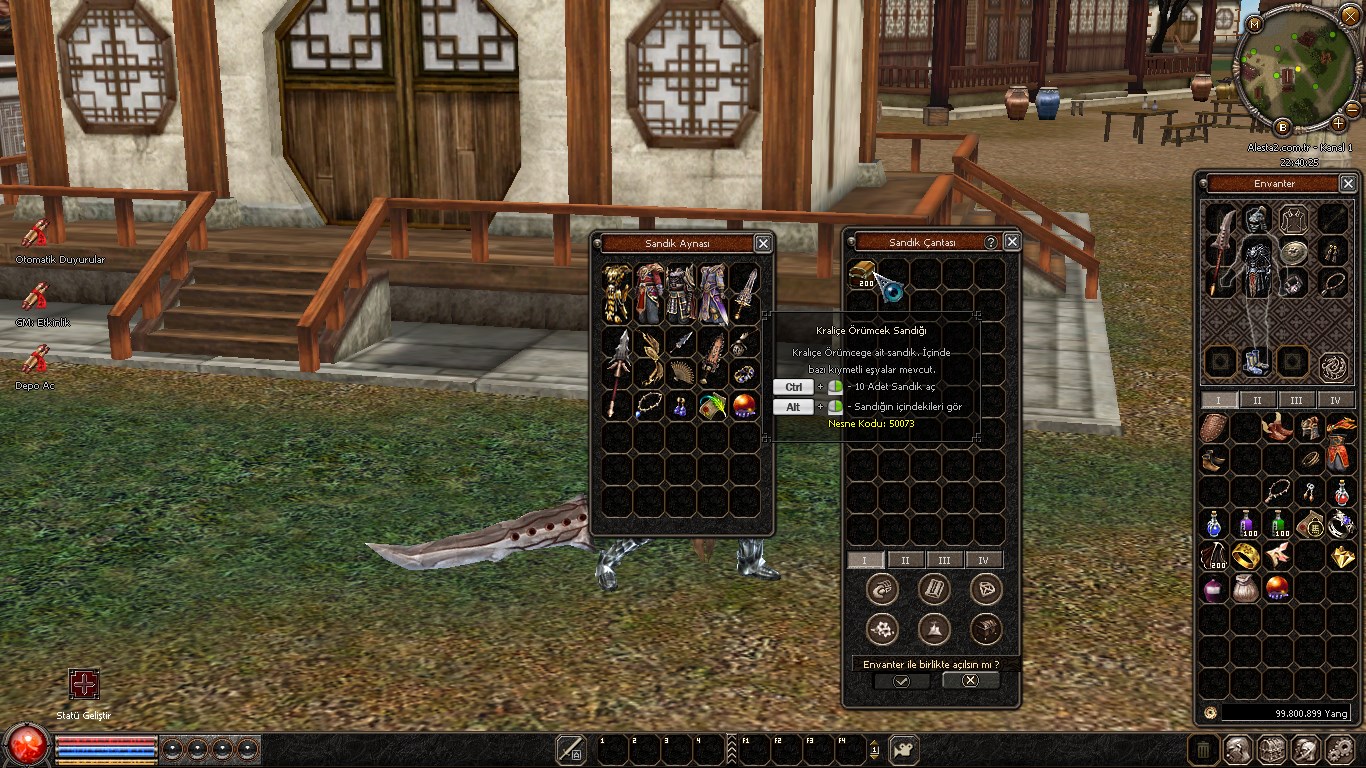Close the Envanter panel
The width and height of the screenshot is (1366, 768).
coord(1348,183)
